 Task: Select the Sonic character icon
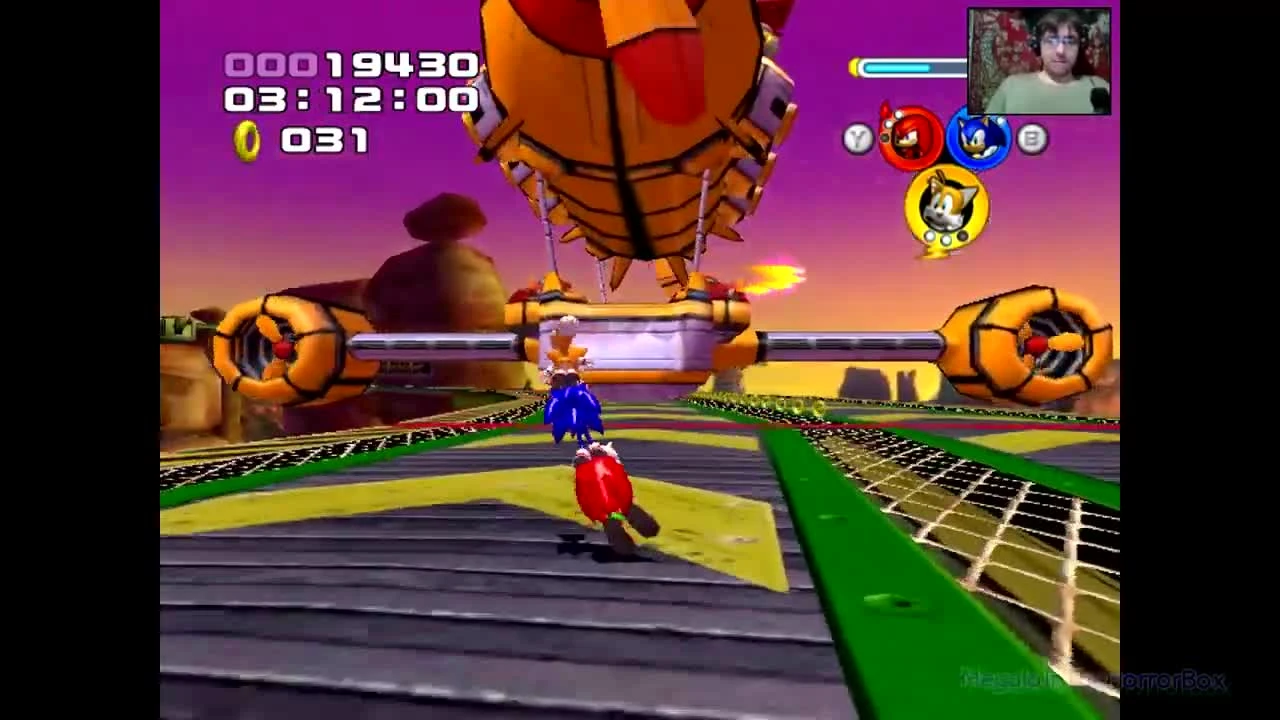coord(977,135)
